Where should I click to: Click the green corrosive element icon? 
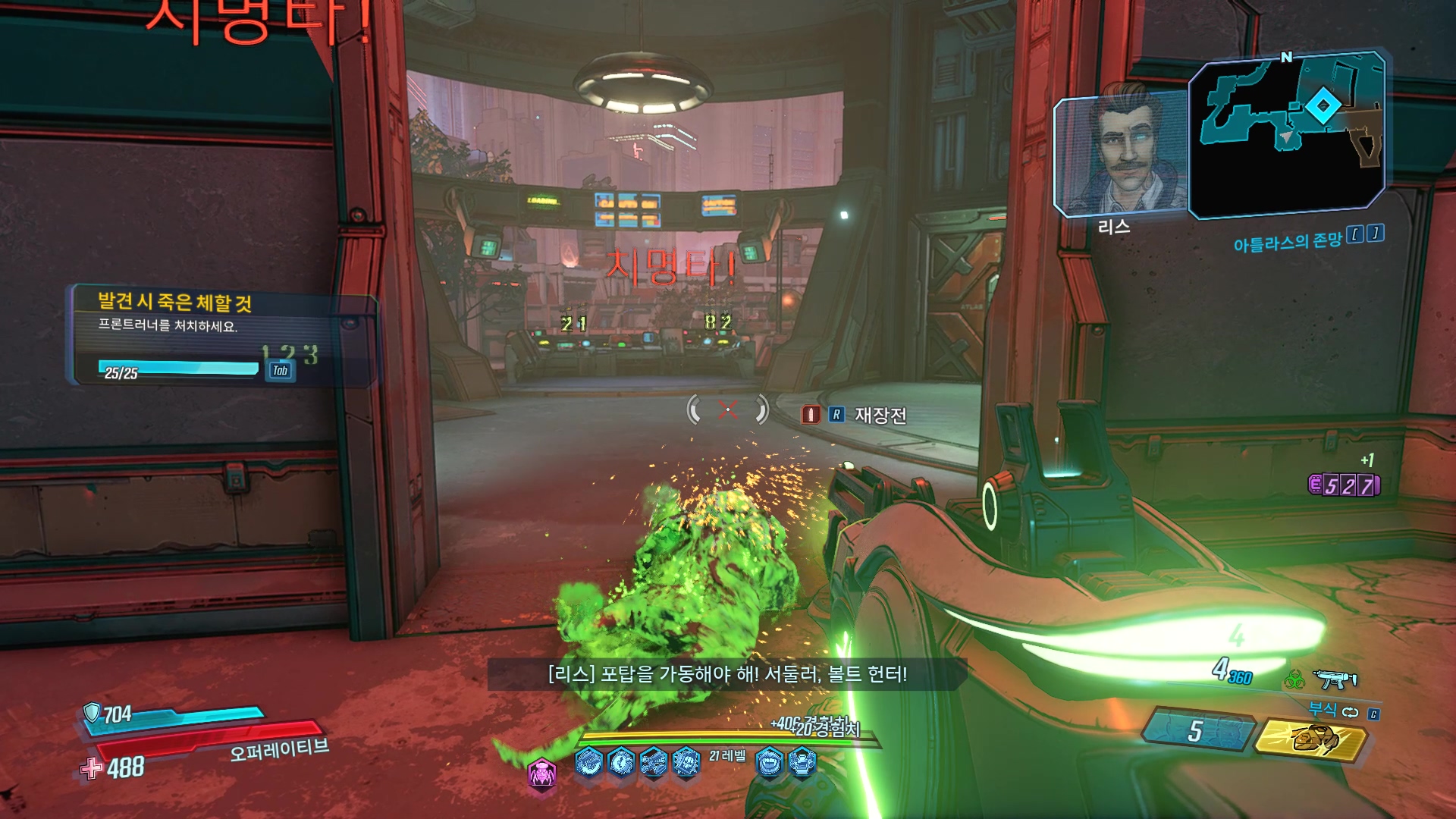coord(1294,679)
